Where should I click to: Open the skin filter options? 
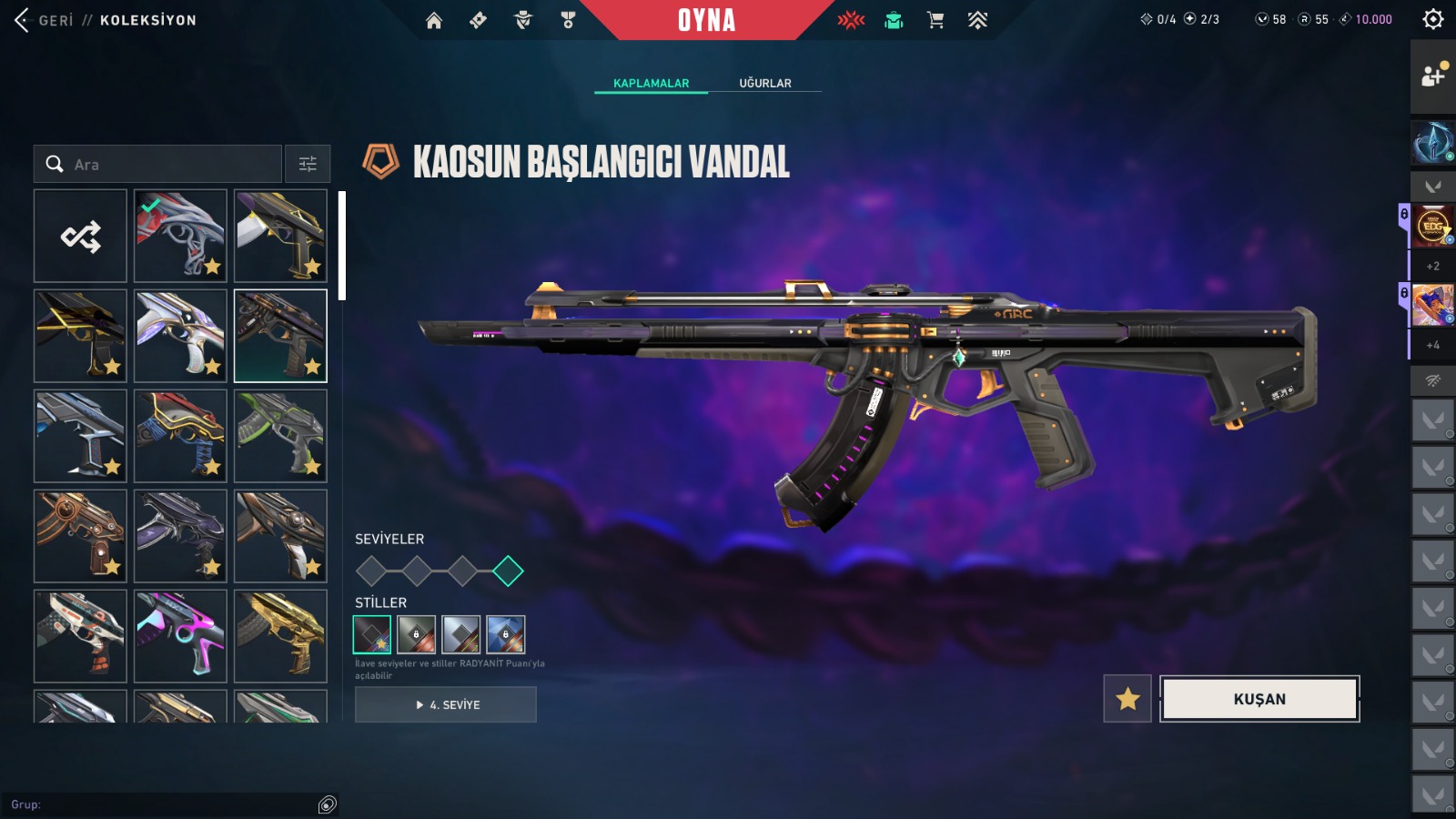308,165
